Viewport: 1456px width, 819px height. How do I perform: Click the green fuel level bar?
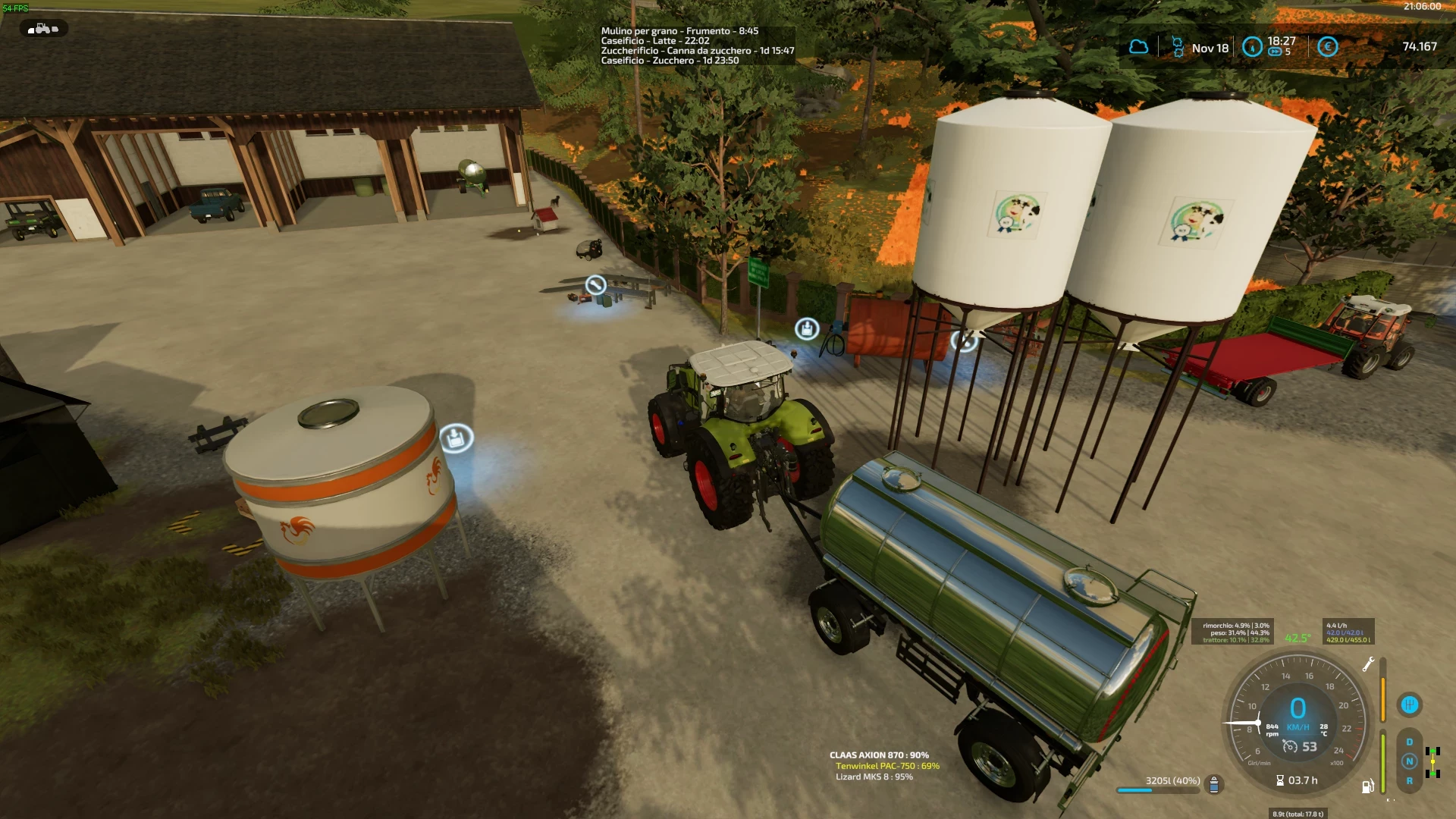click(x=1383, y=761)
